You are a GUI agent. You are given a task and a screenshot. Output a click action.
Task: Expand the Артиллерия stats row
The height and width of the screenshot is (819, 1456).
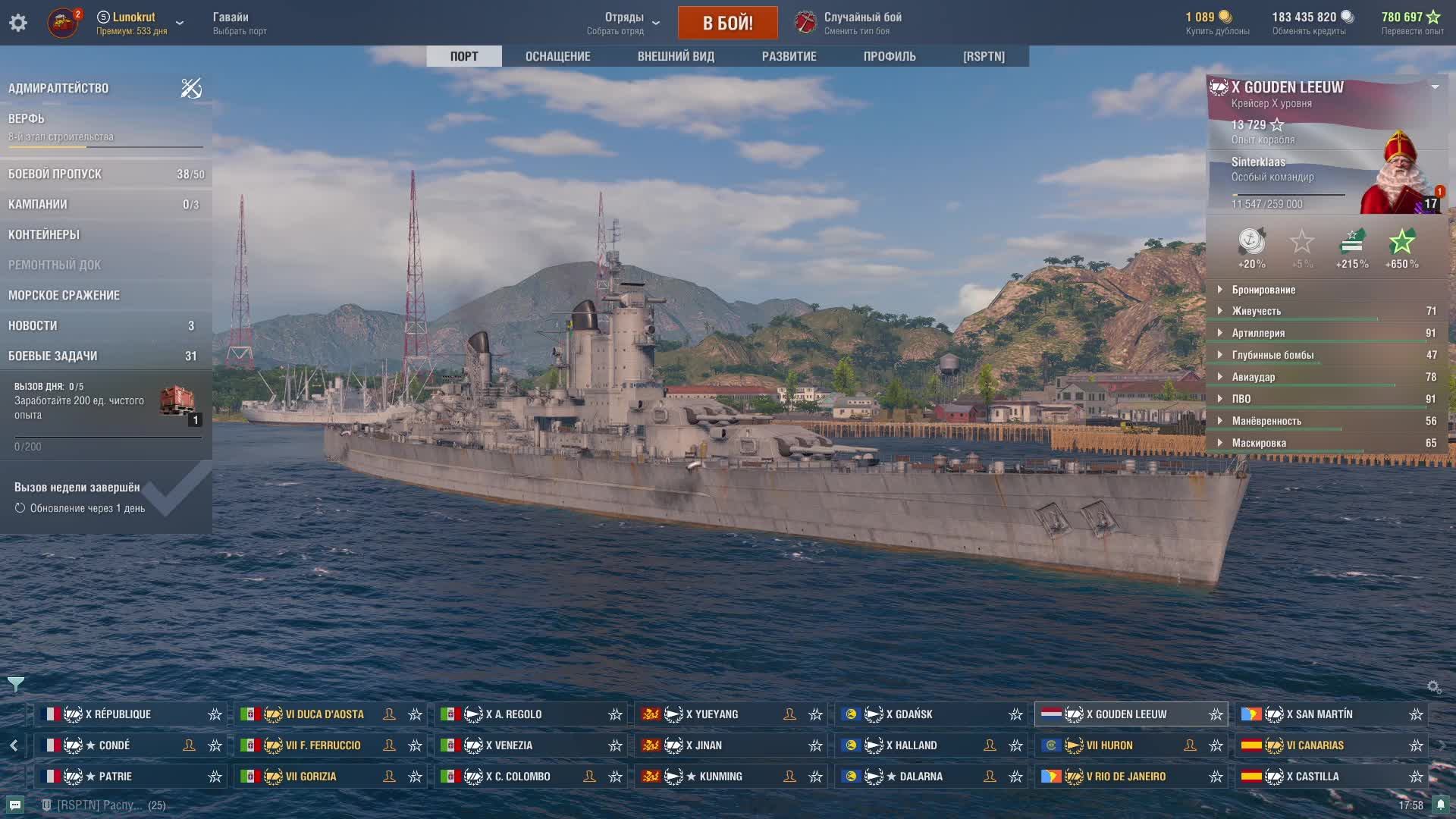(1258, 333)
